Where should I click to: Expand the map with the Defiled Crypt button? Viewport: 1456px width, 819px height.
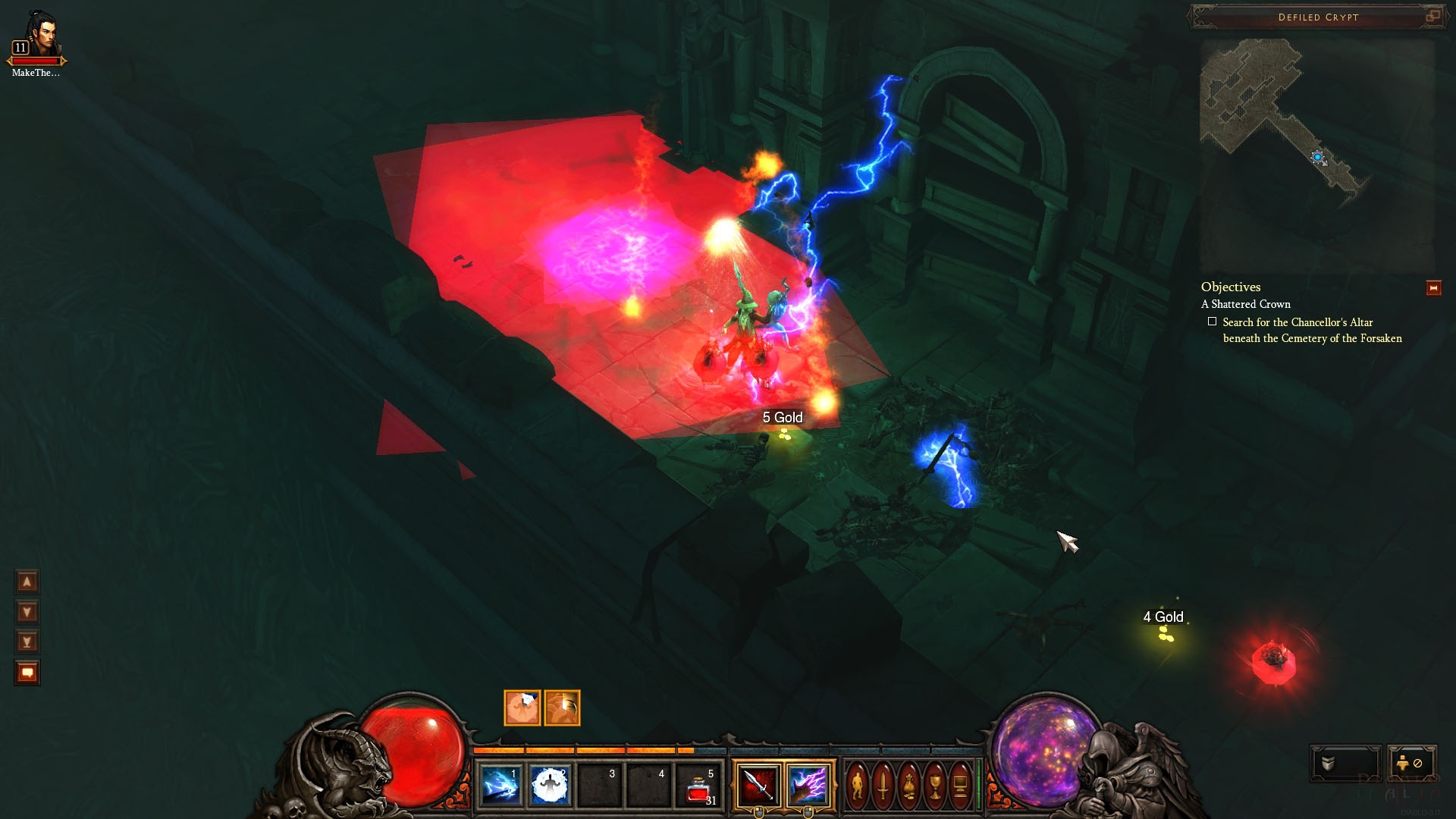click(1432, 16)
